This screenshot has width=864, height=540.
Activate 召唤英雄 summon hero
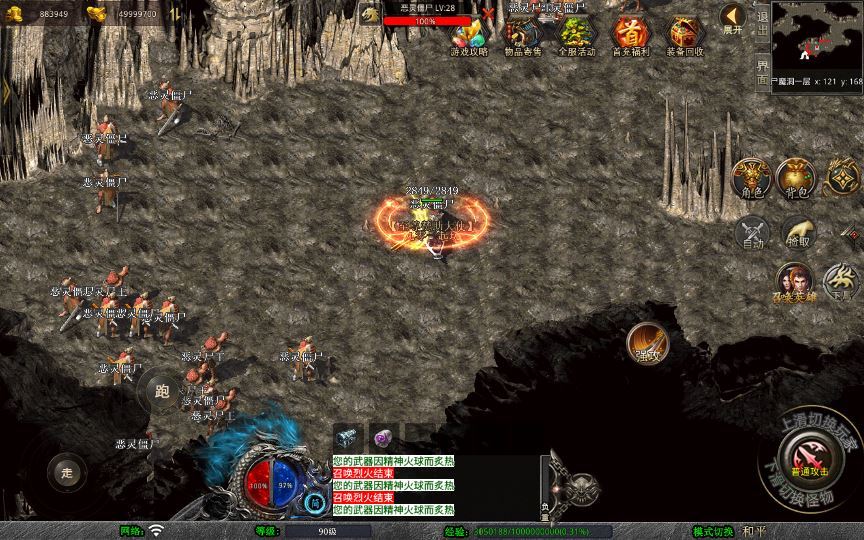click(x=794, y=282)
